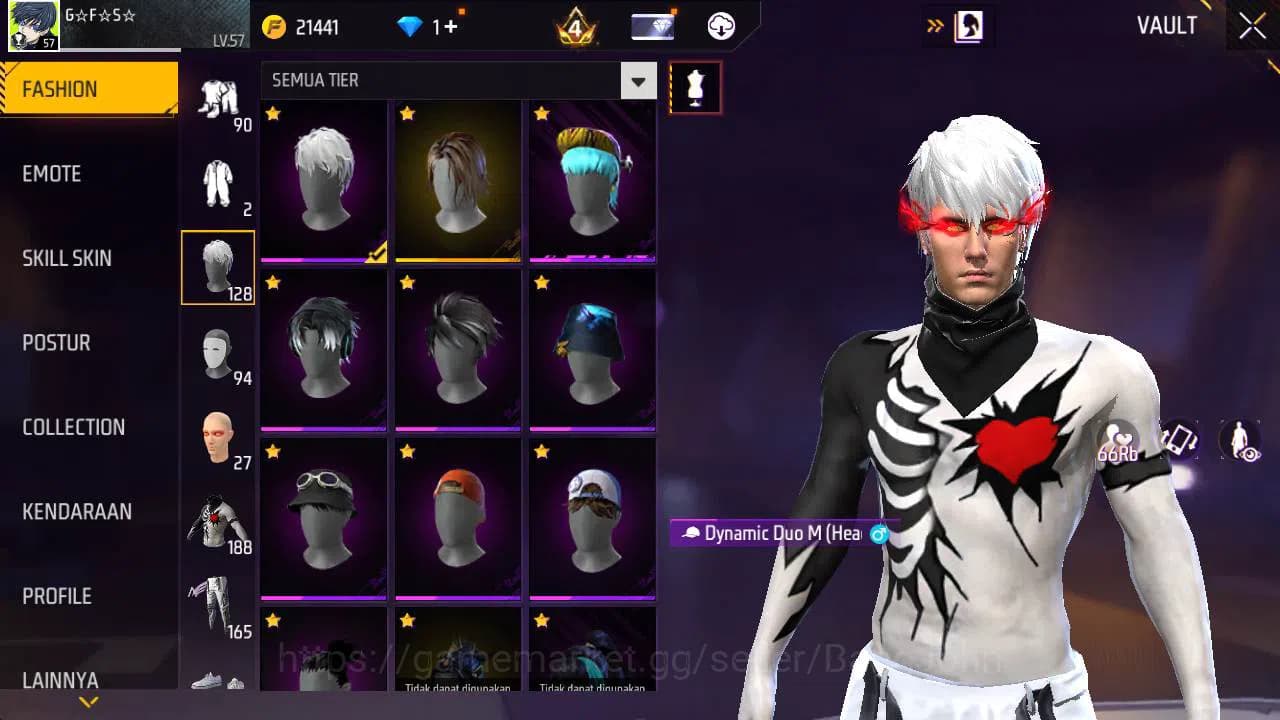Open the diamond membership card icon

click(655, 26)
